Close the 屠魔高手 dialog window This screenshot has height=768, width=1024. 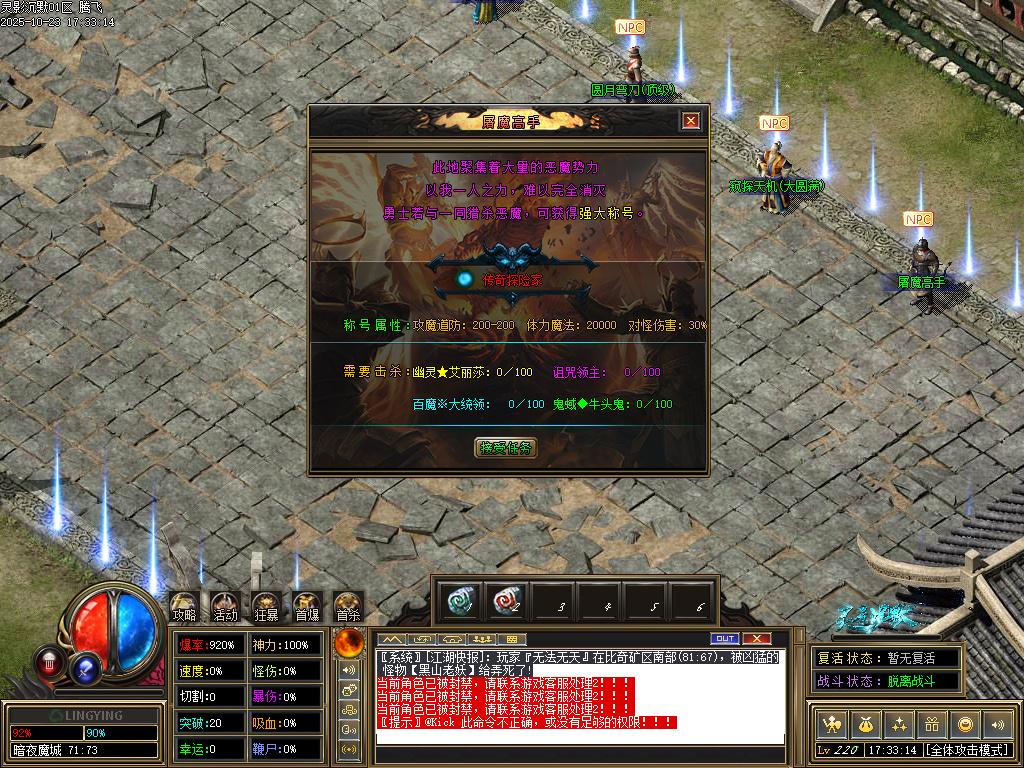tap(690, 121)
